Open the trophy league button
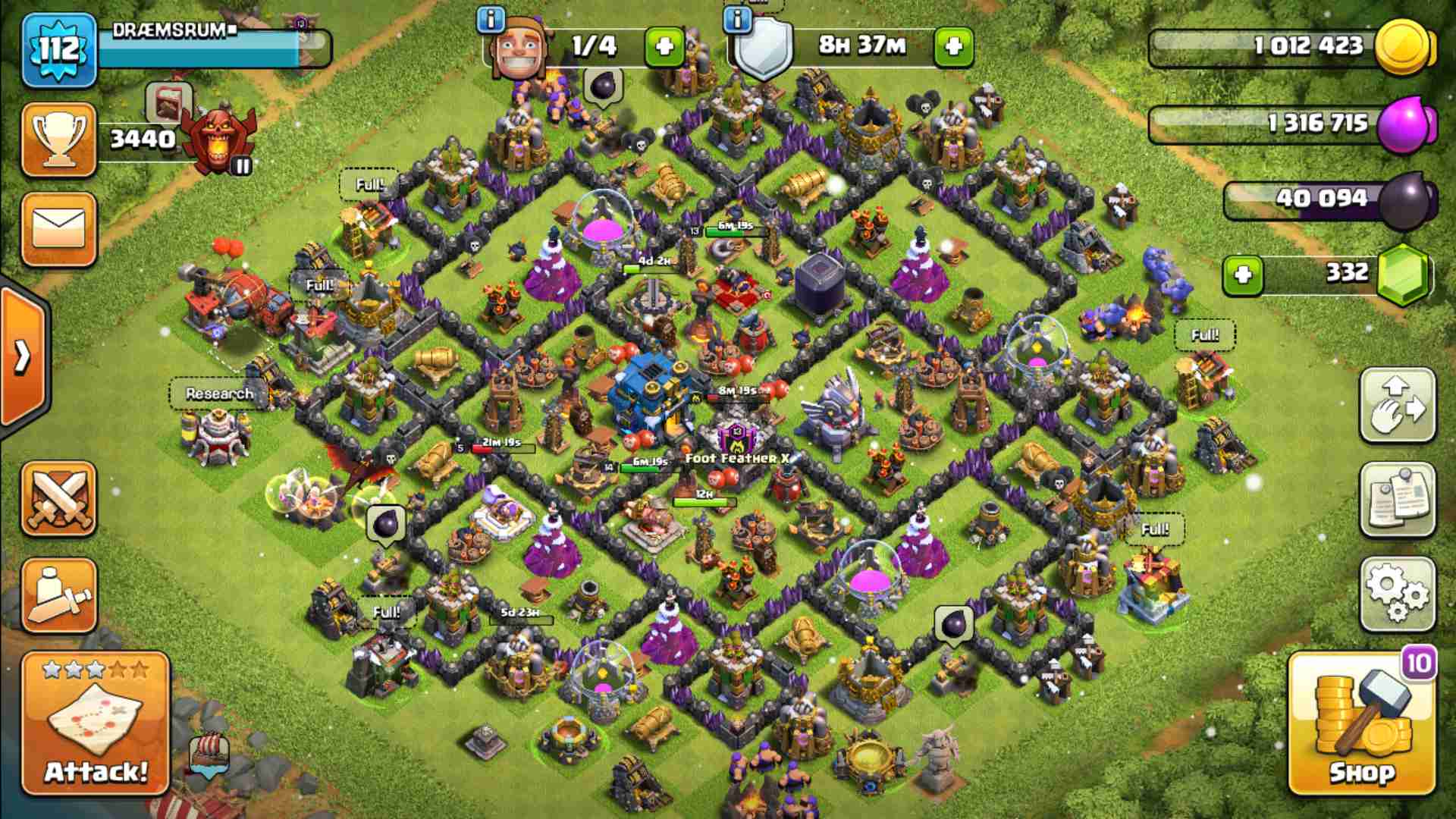Image resolution: width=1456 pixels, height=819 pixels. tap(59, 140)
